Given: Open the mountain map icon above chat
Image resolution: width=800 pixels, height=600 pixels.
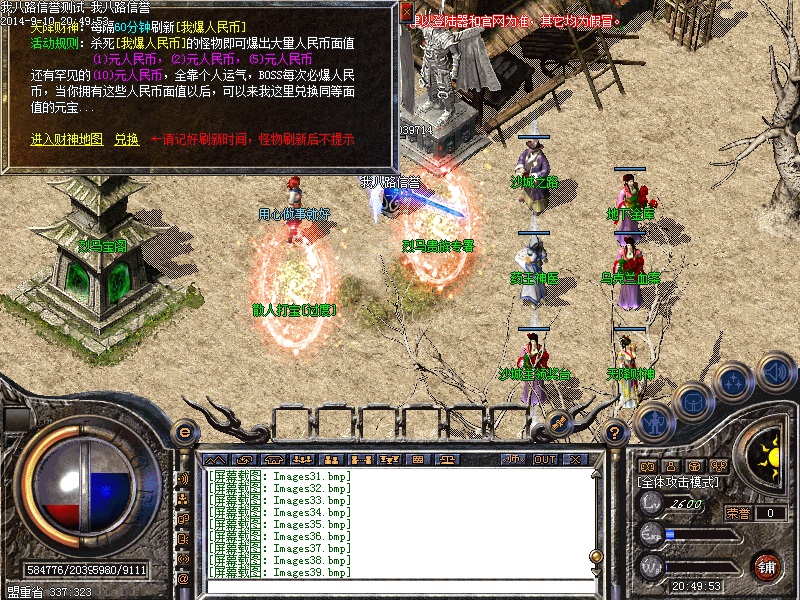Looking at the screenshot, I should click(x=215, y=459).
